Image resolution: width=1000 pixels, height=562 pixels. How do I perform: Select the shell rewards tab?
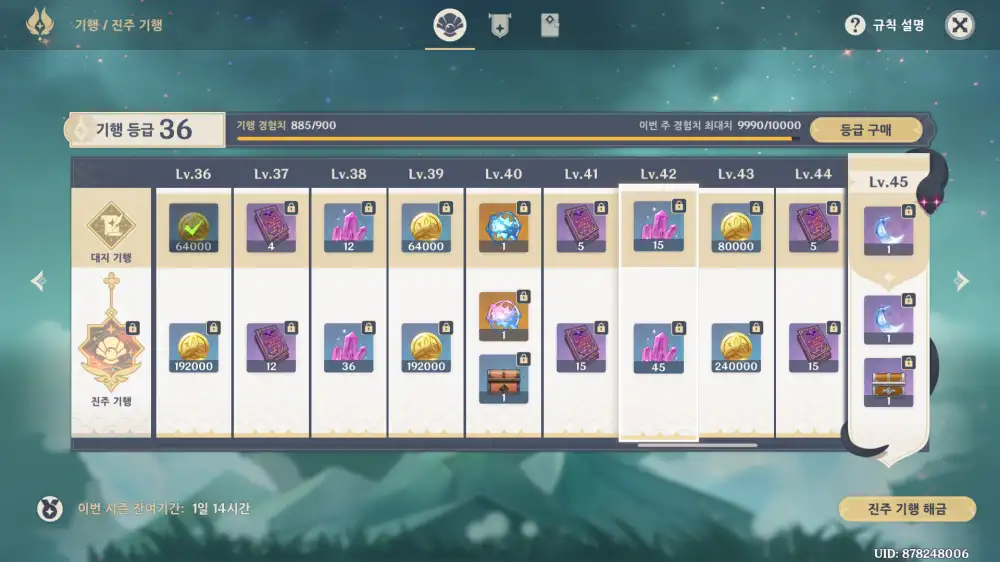tap(449, 27)
